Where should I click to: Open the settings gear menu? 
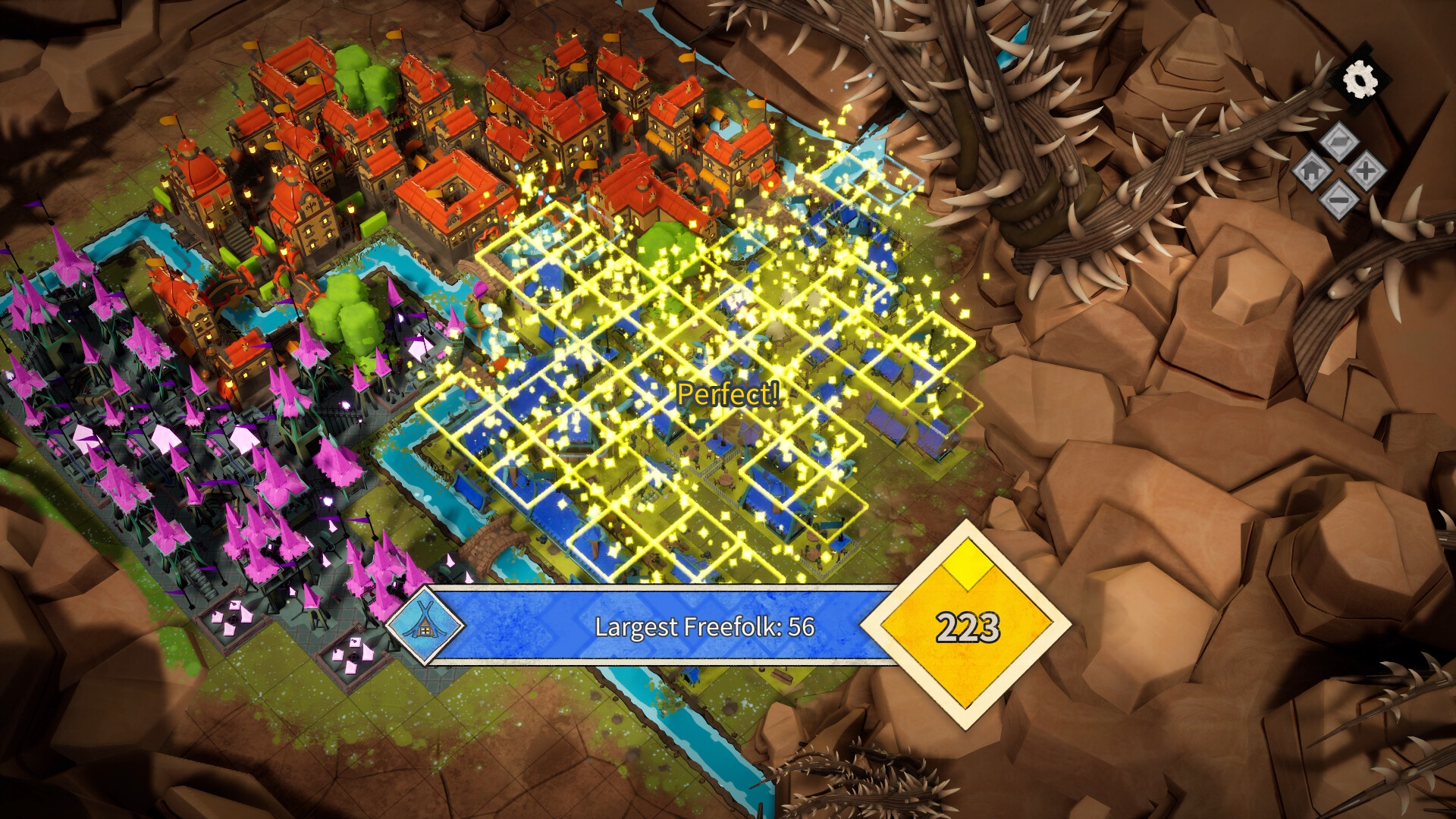pos(1360,80)
